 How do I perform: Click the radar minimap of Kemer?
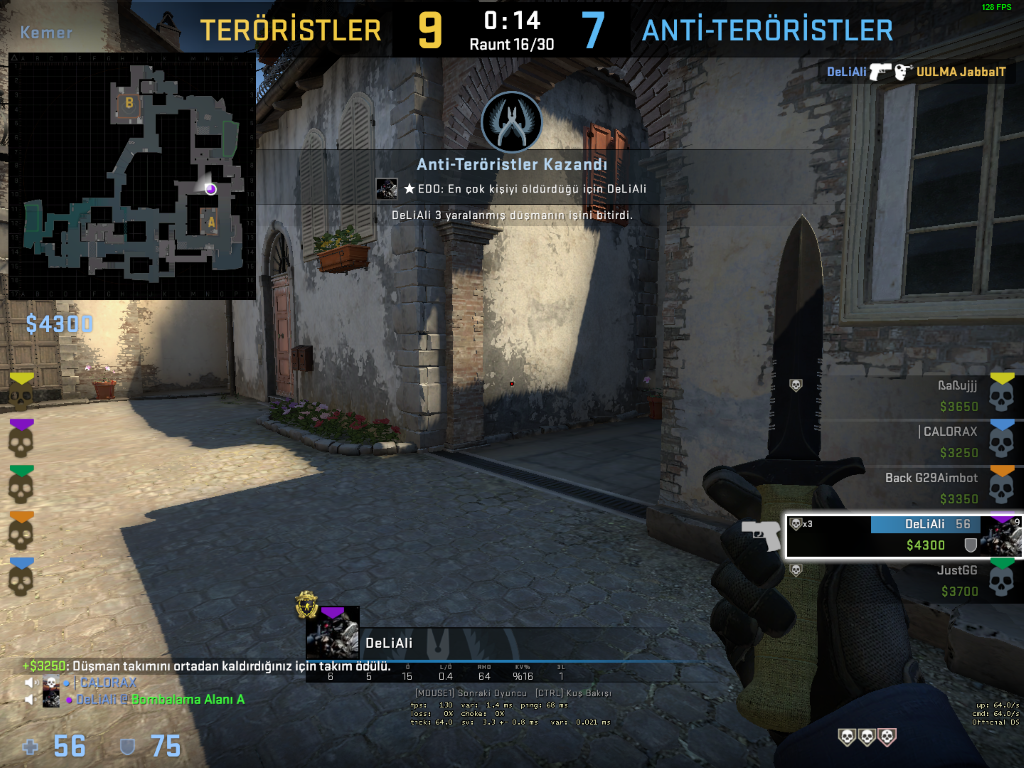click(x=130, y=177)
